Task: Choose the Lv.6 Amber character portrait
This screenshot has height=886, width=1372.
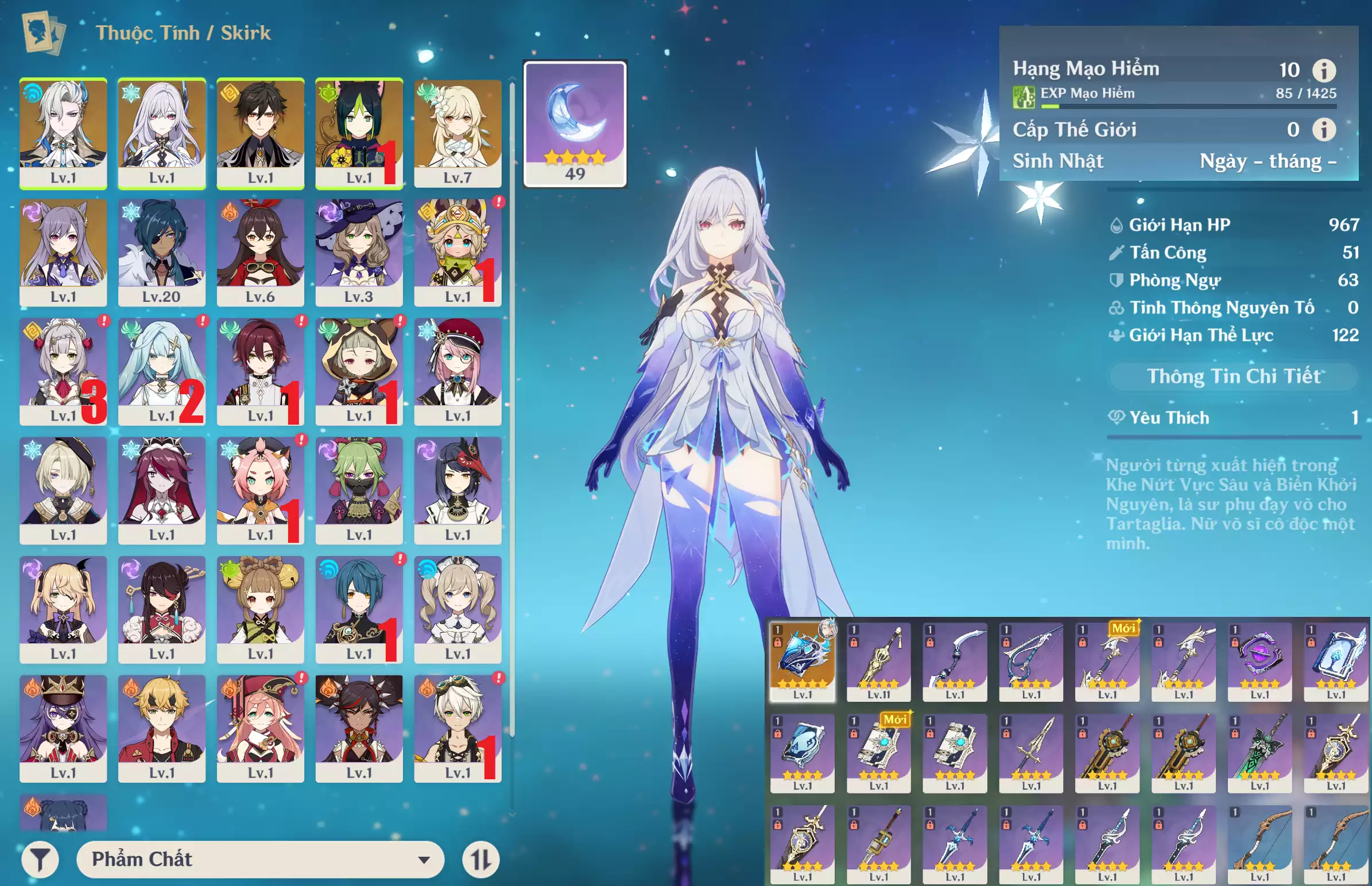Action: pyautogui.click(x=260, y=251)
